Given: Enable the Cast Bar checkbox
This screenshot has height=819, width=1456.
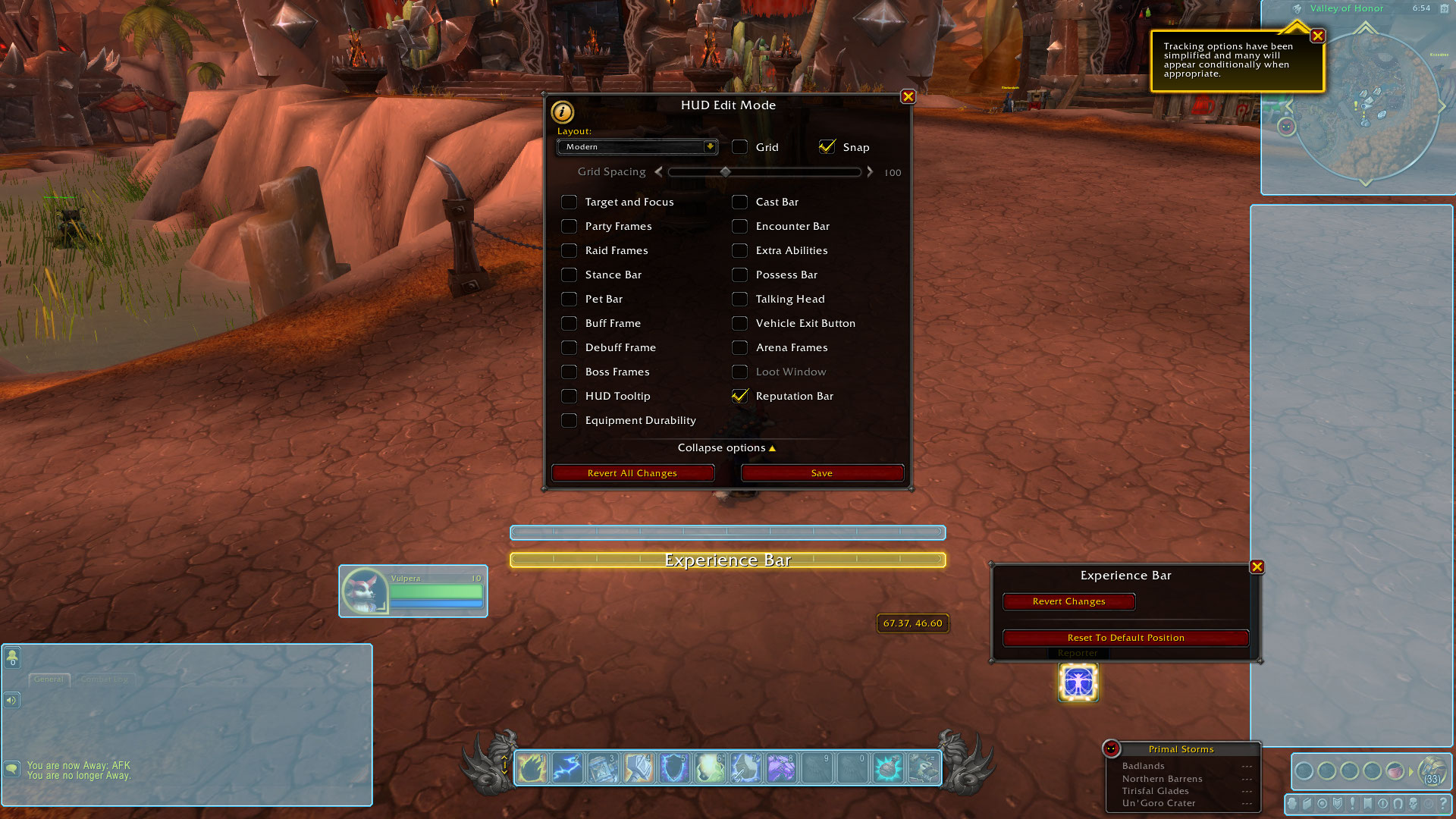Looking at the screenshot, I should pos(739,202).
